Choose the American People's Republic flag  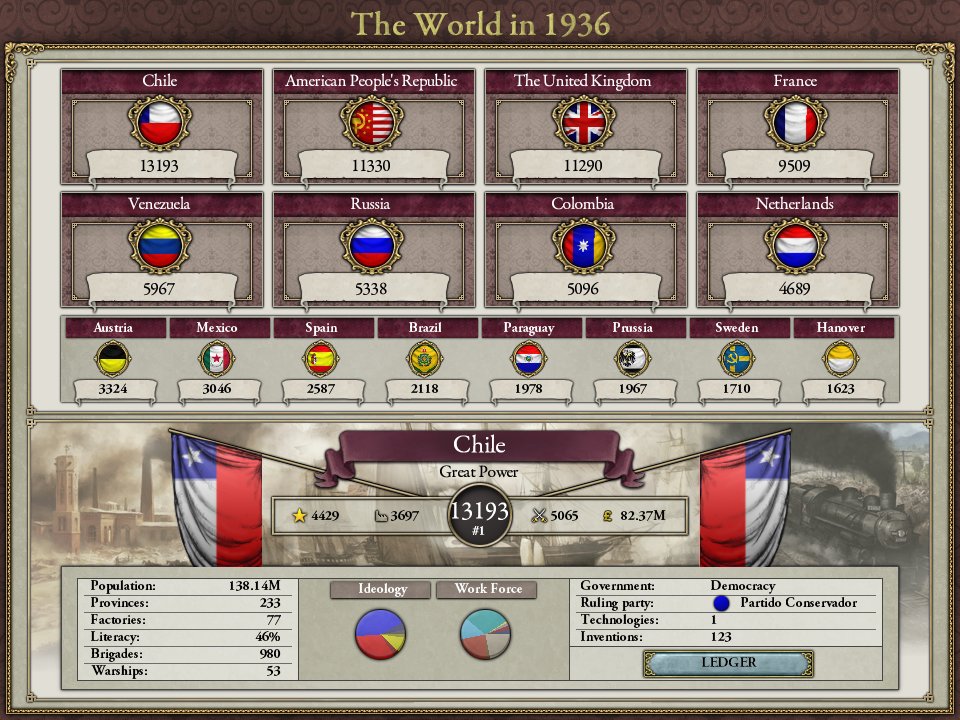[371, 123]
